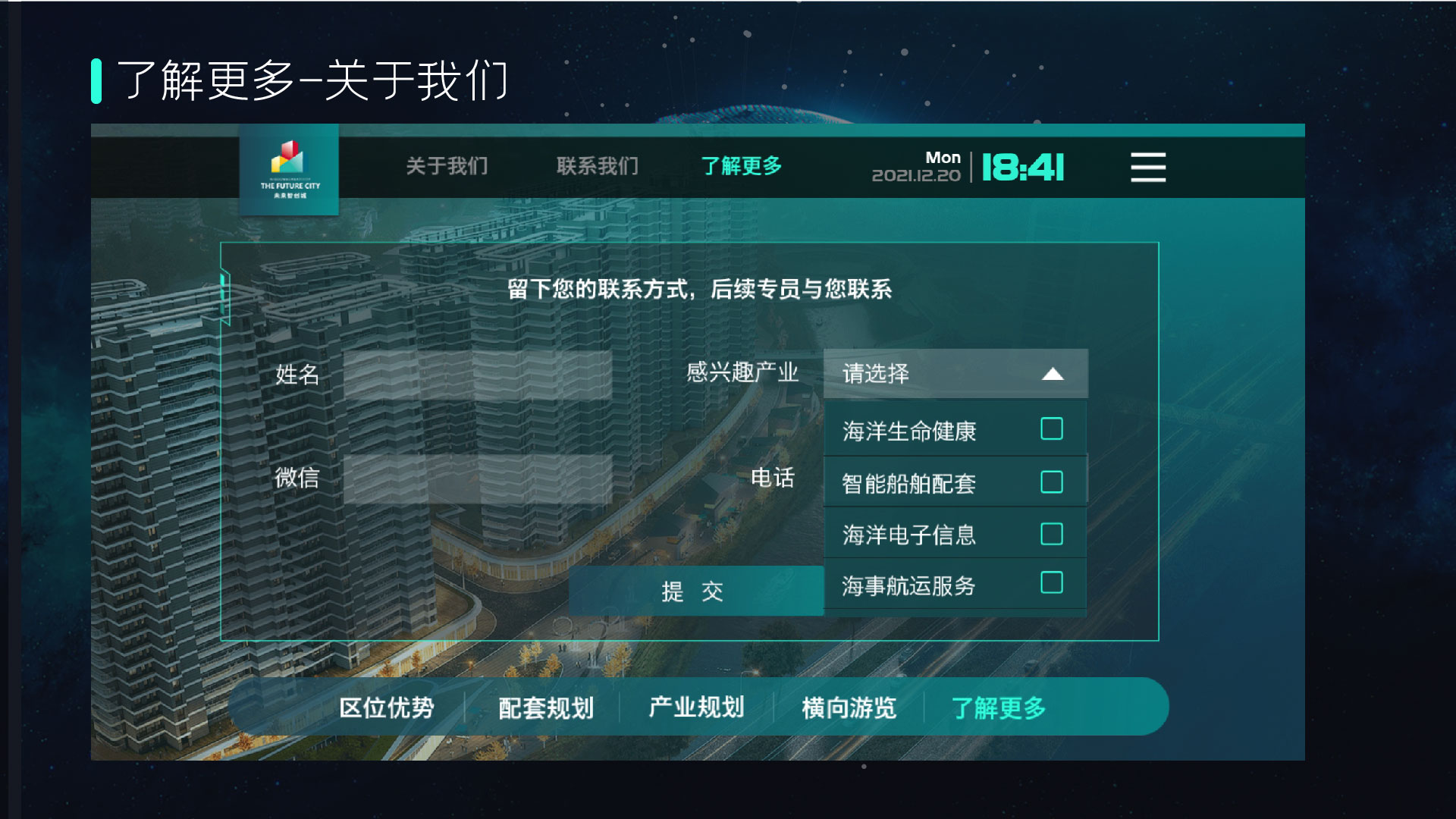Open the hamburger navigation menu
Screen dimensions: 1456x819
point(1147,168)
